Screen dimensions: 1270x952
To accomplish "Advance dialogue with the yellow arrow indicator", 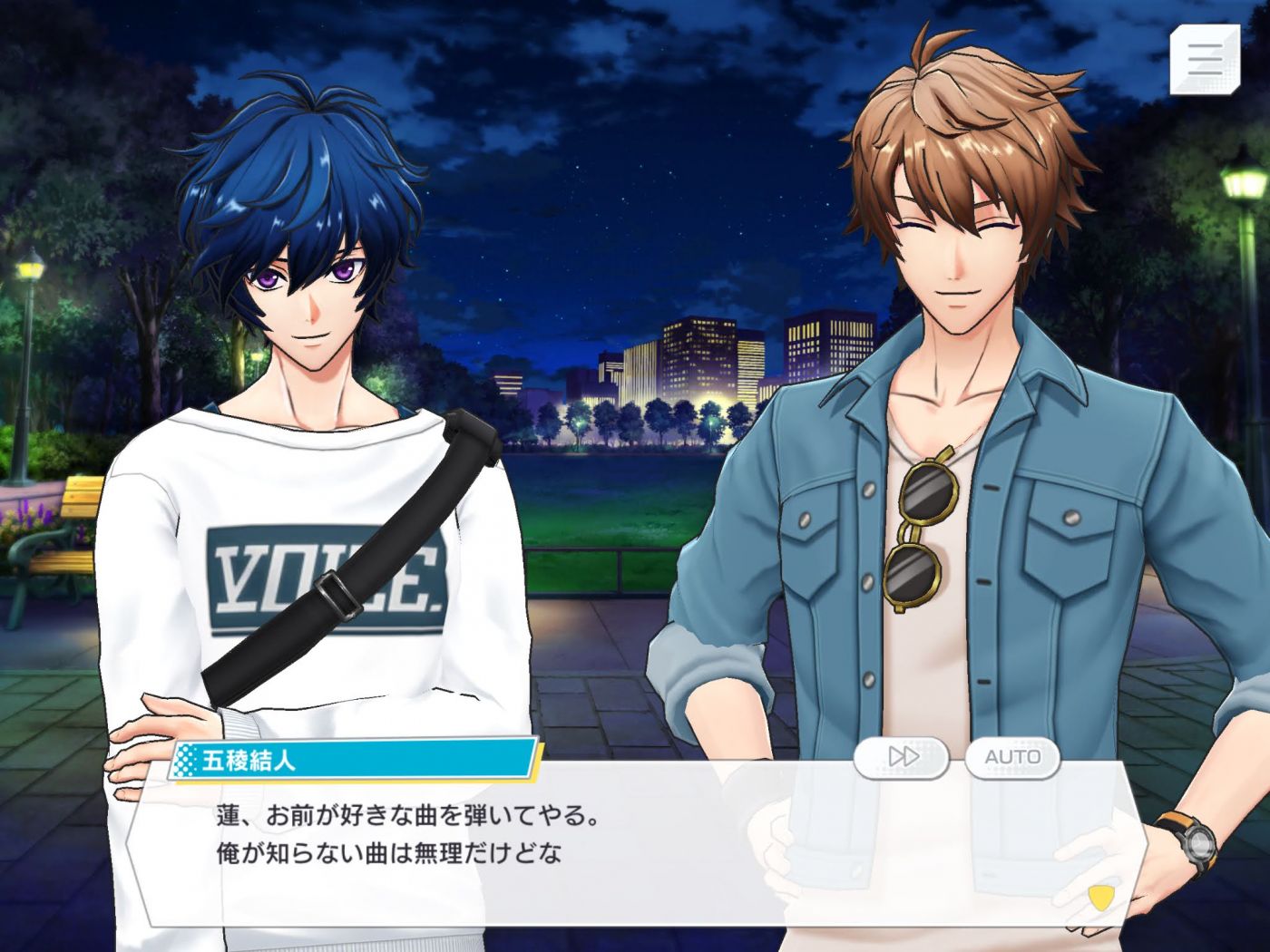I will 1099,898.
